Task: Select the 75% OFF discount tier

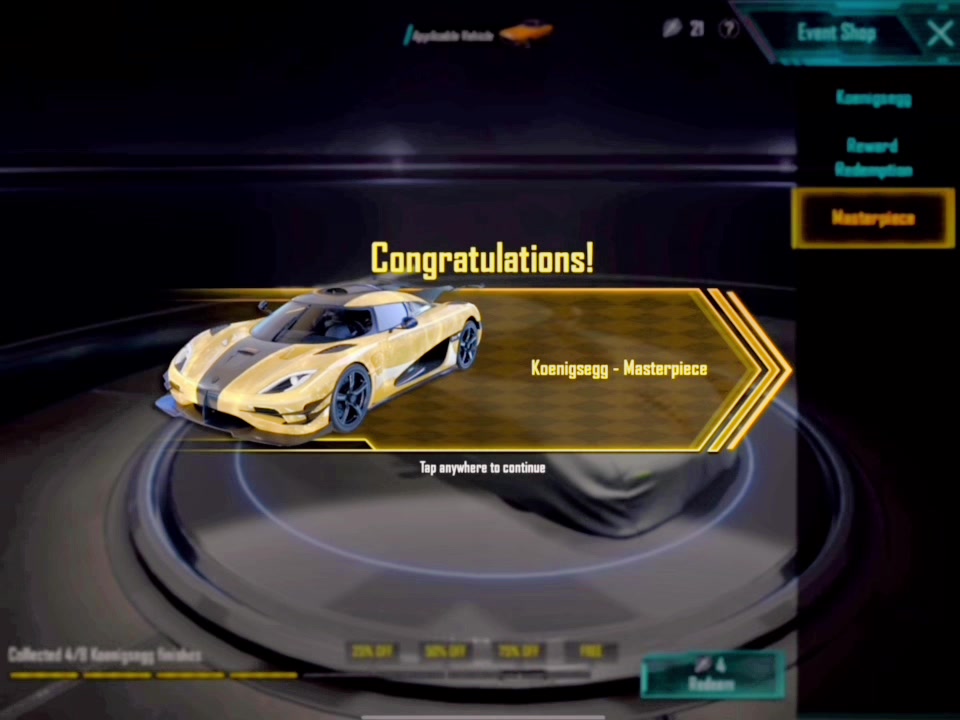Action: point(520,651)
